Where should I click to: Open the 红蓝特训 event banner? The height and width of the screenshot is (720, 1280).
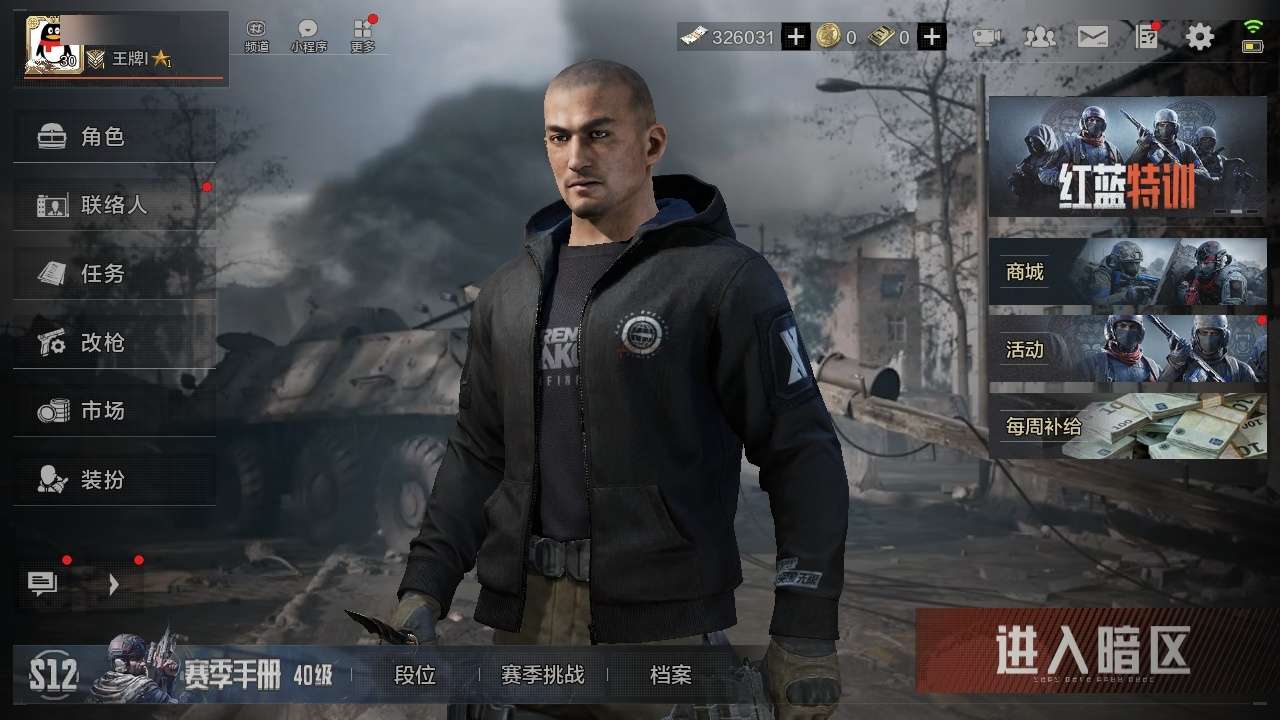[1127, 157]
